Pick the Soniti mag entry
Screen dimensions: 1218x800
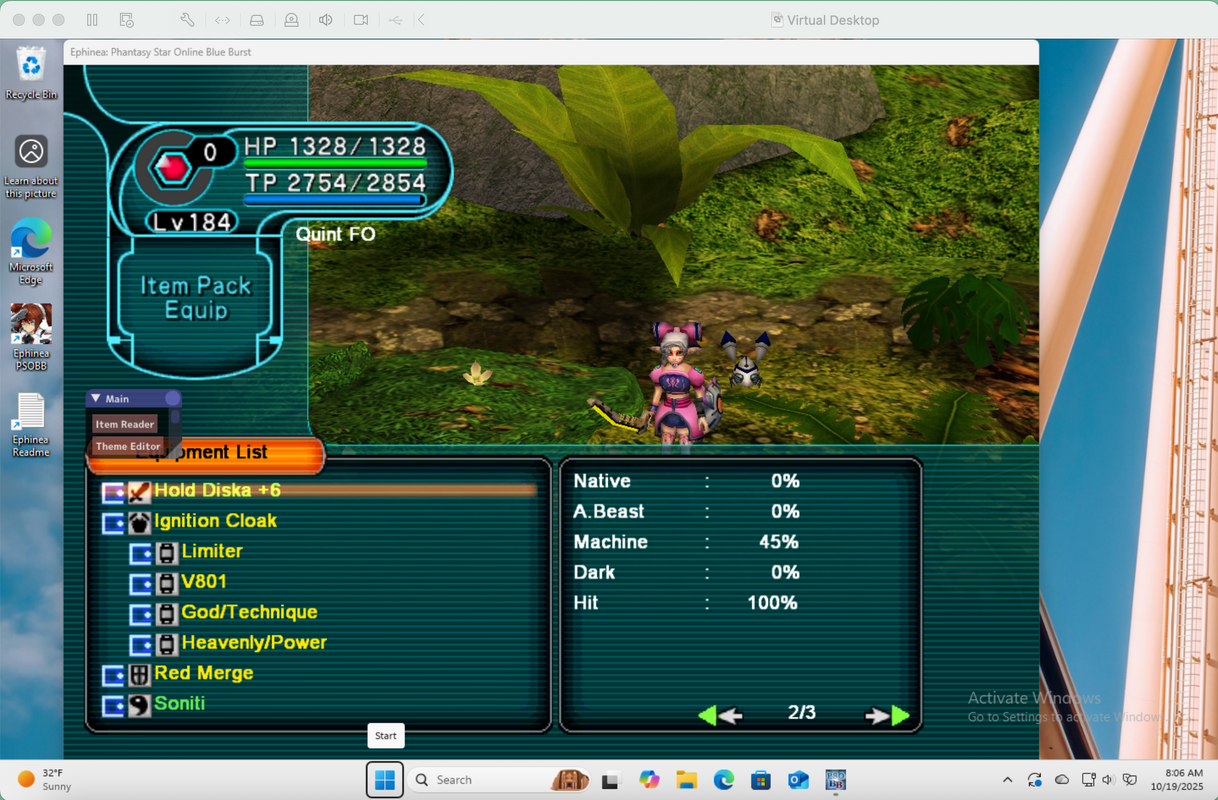pyautogui.click(x=179, y=704)
